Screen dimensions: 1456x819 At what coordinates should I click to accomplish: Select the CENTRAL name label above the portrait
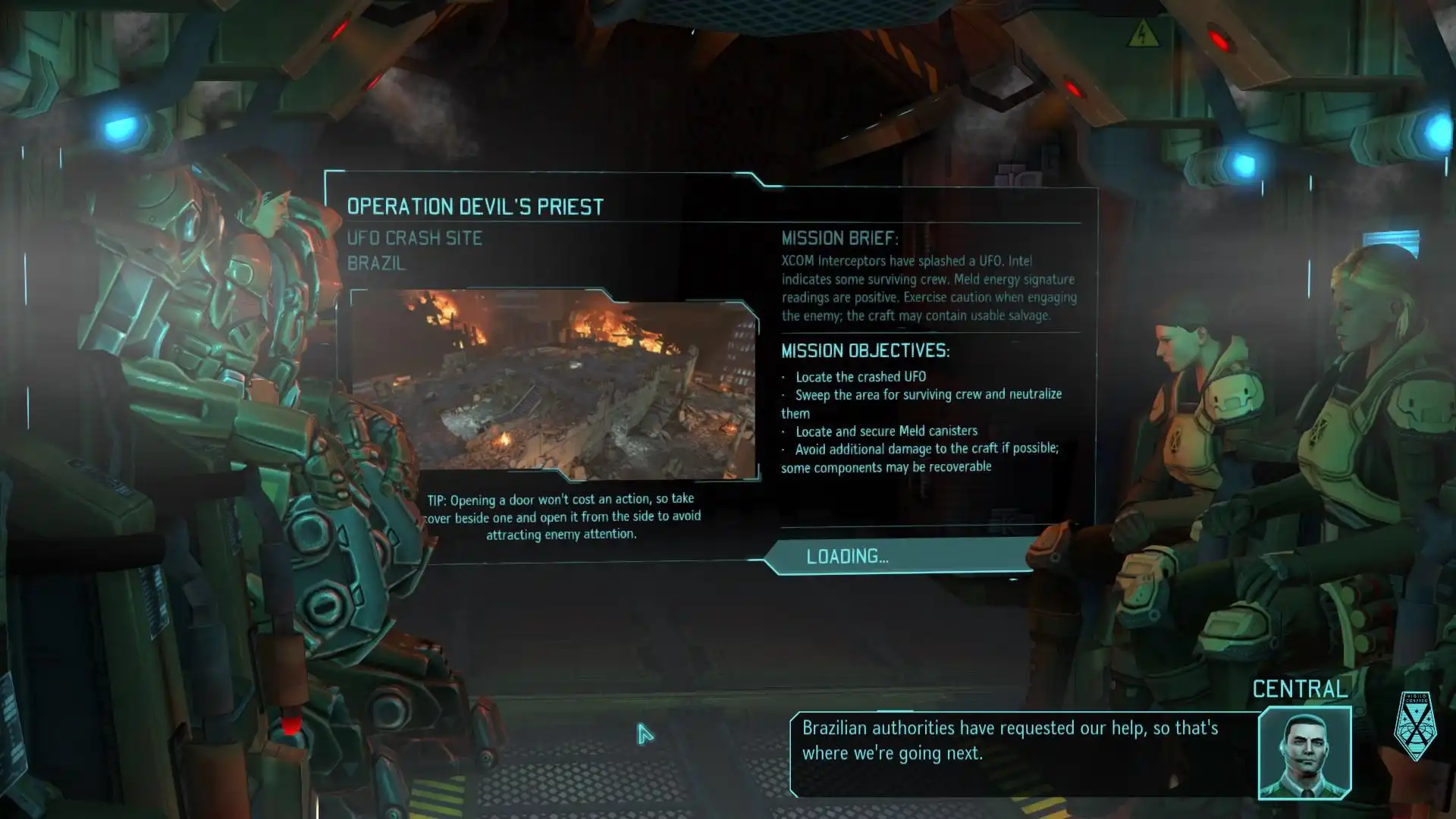pos(1301,689)
